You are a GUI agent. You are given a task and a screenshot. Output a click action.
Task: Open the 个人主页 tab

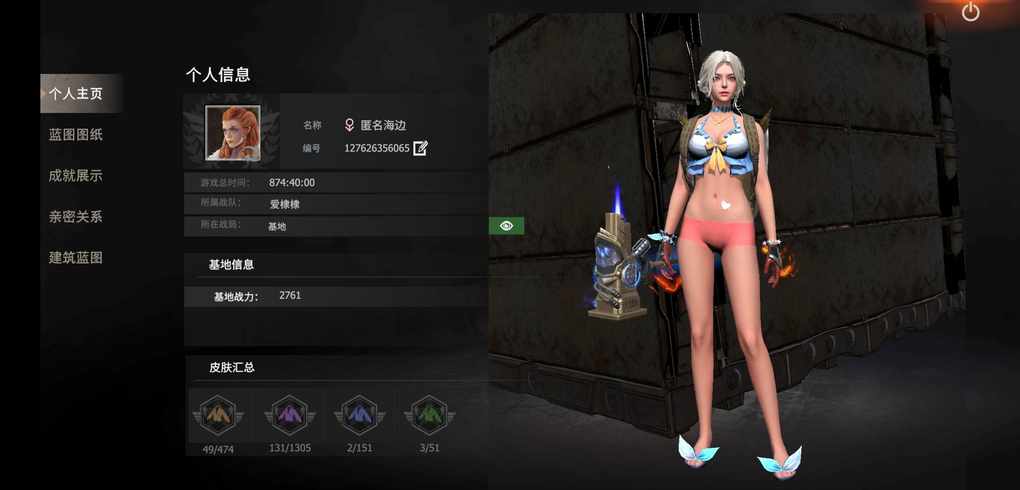click(x=76, y=94)
